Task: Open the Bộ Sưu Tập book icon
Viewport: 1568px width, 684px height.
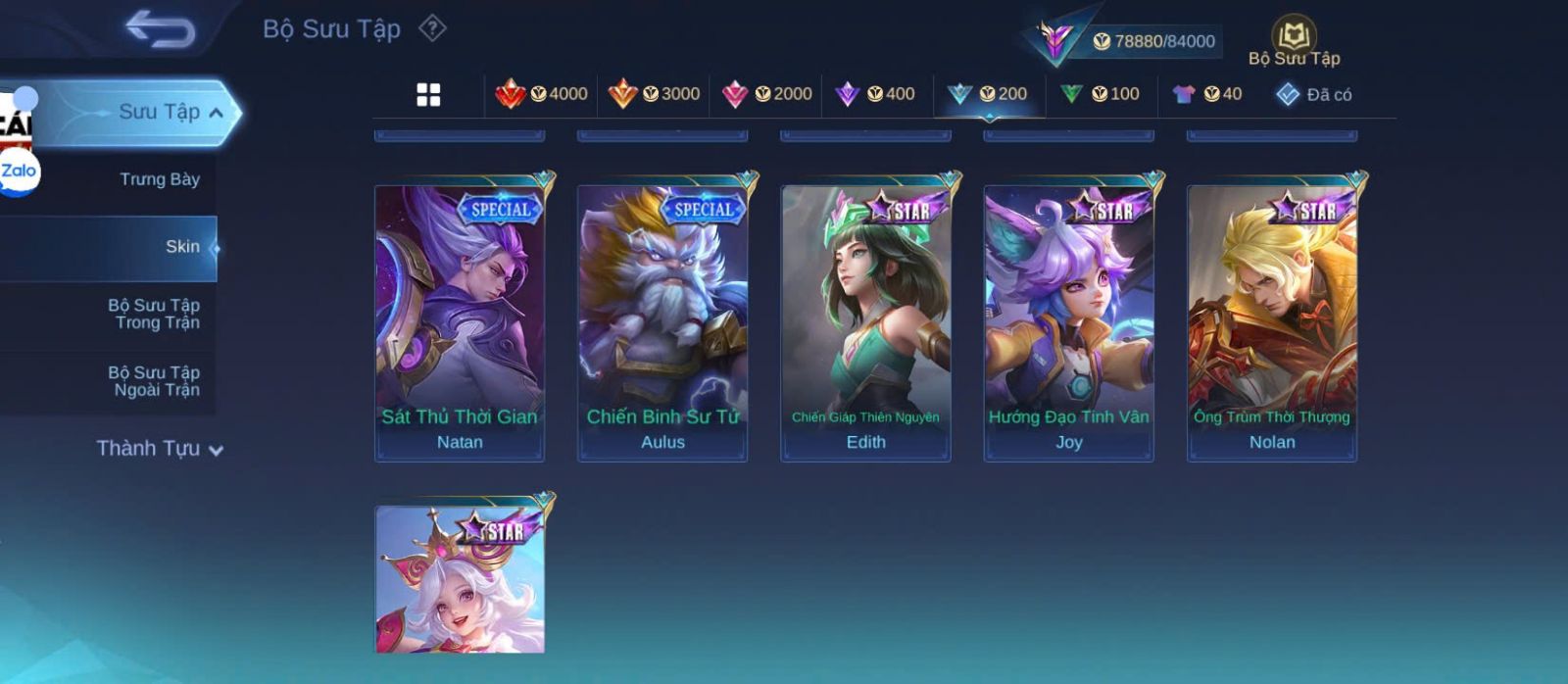Action: pos(1294,39)
